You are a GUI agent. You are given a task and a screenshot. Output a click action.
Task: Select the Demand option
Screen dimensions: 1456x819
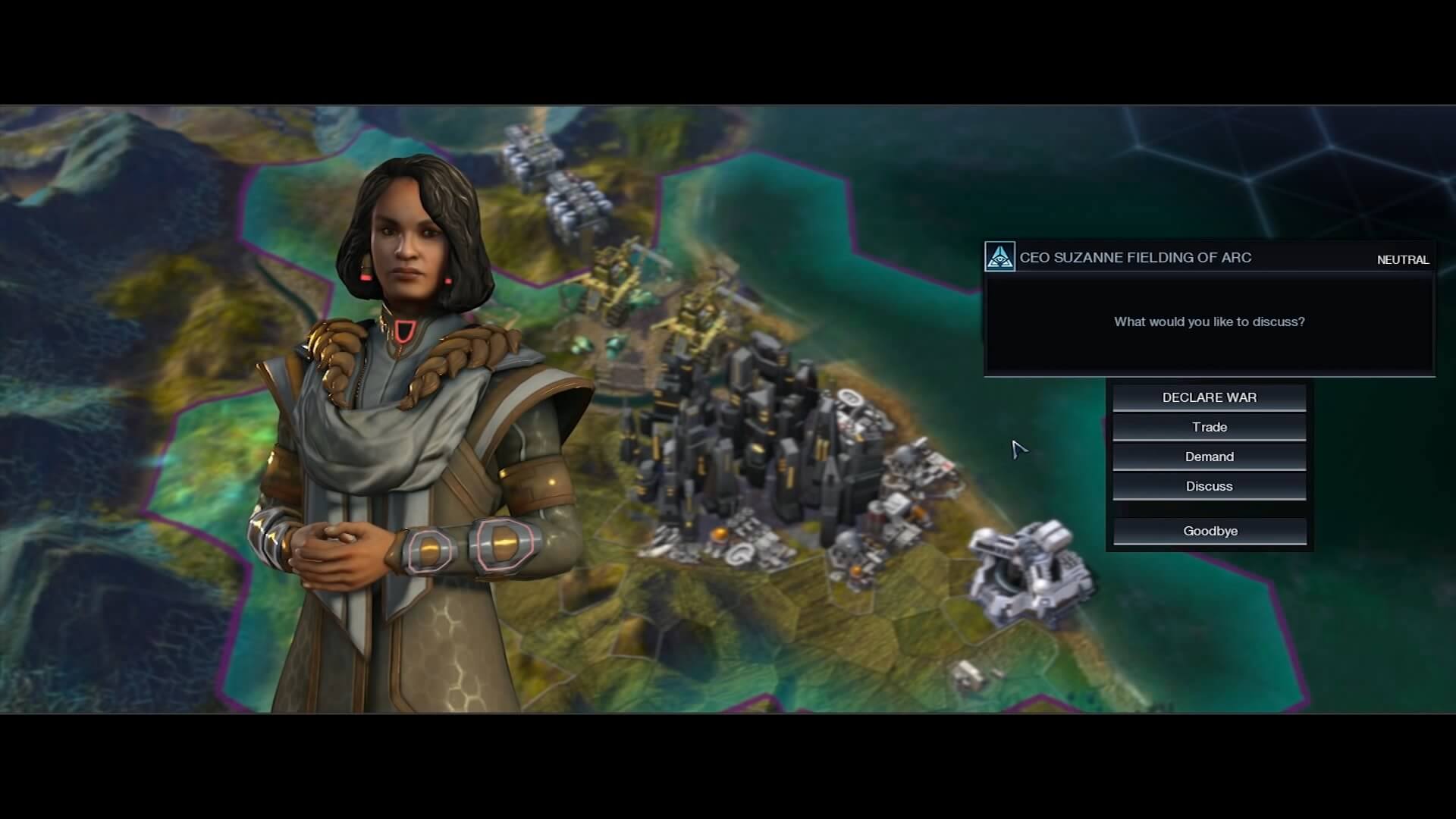click(1209, 457)
